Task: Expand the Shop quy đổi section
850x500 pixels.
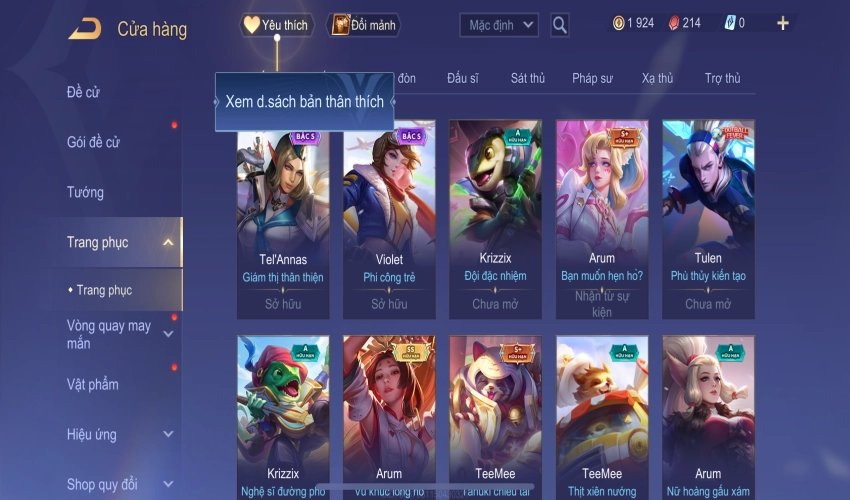Action: (x=167, y=485)
